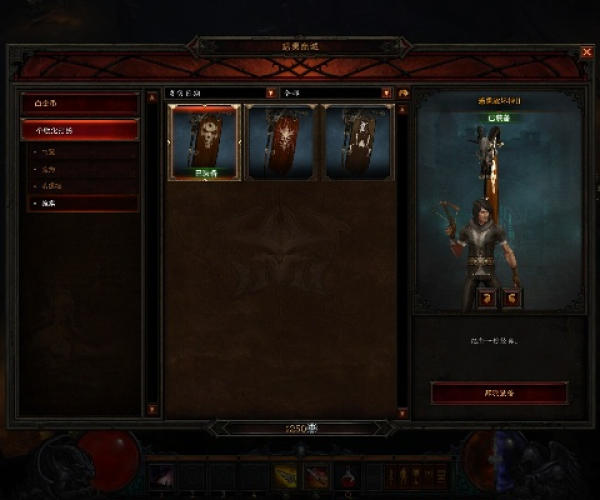Click the rotate-right button under the character preview
This screenshot has width=600, height=500.
click(510, 297)
